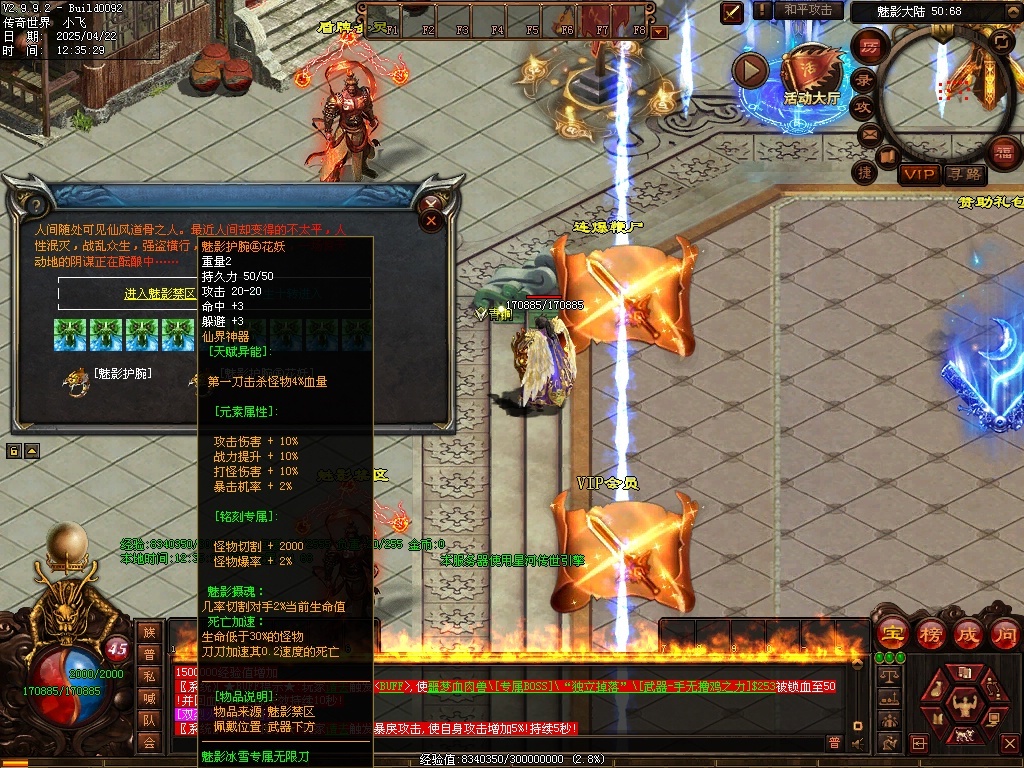Toggle the 和平攻击 attack mode button
The height and width of the screenshot is (768, 1024).
(x=808, y=10)
